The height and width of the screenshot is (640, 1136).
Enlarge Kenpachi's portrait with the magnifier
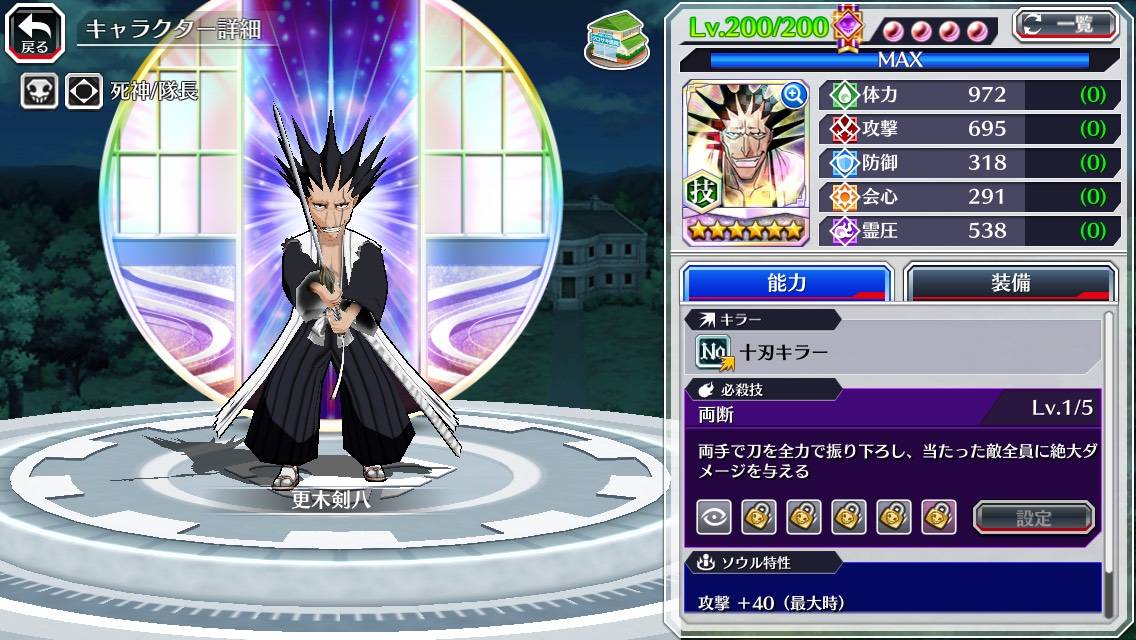[794, 95]
